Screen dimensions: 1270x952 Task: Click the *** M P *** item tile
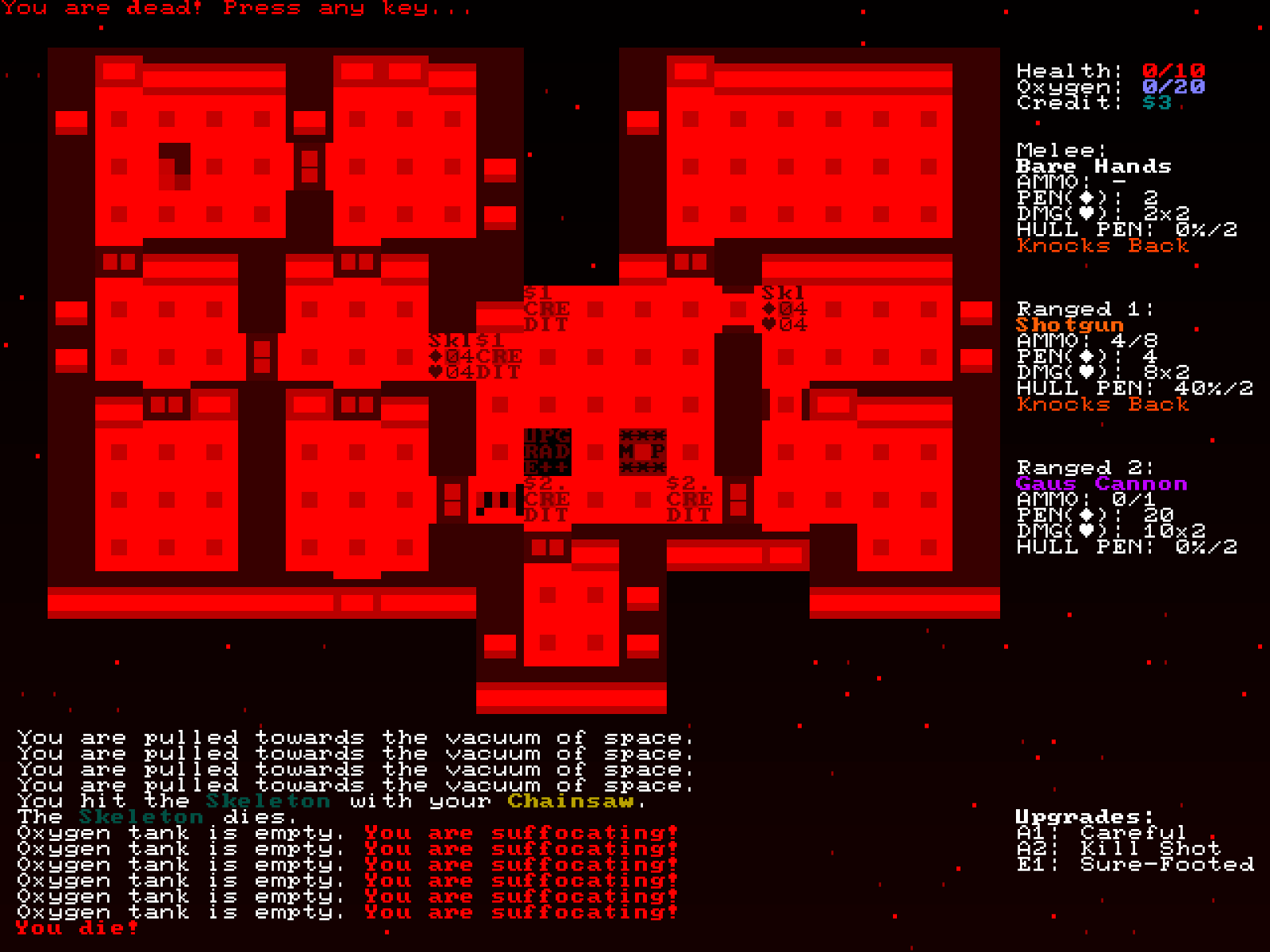[643, 452]
